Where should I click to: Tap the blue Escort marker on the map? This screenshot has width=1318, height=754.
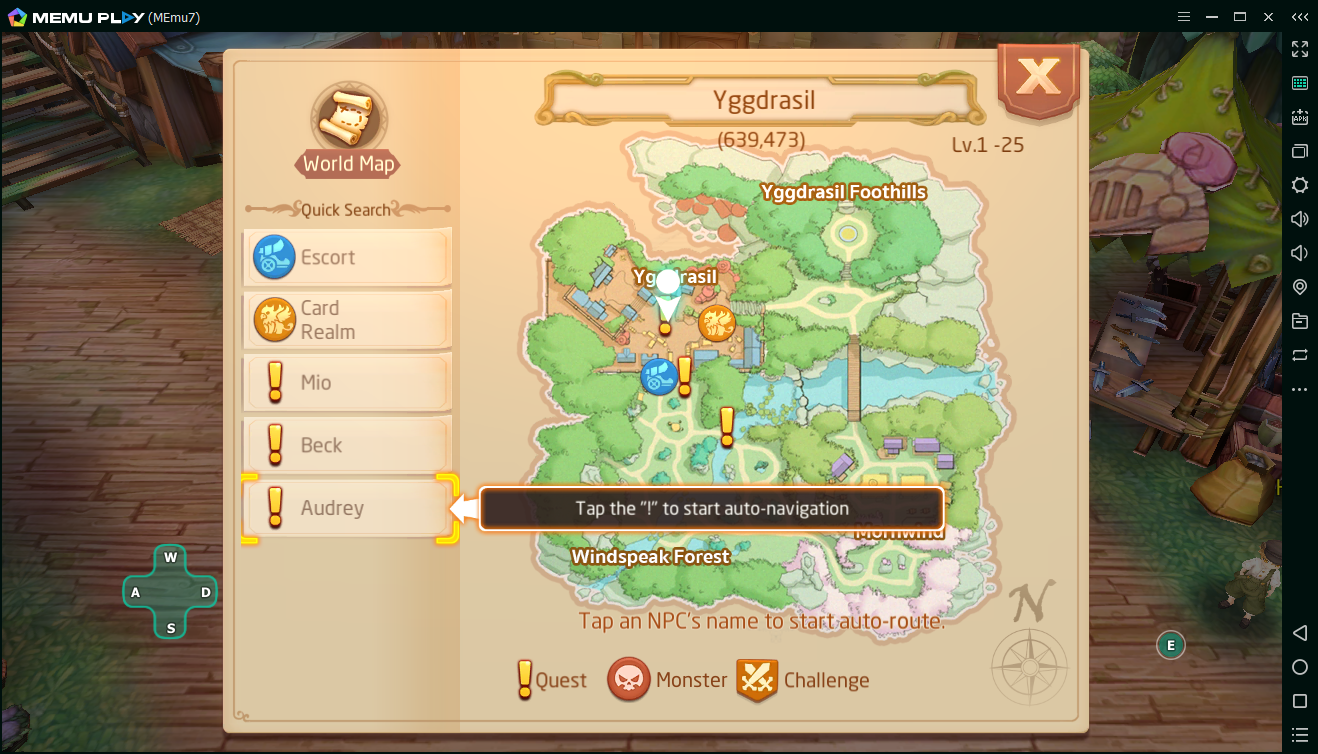658,377
